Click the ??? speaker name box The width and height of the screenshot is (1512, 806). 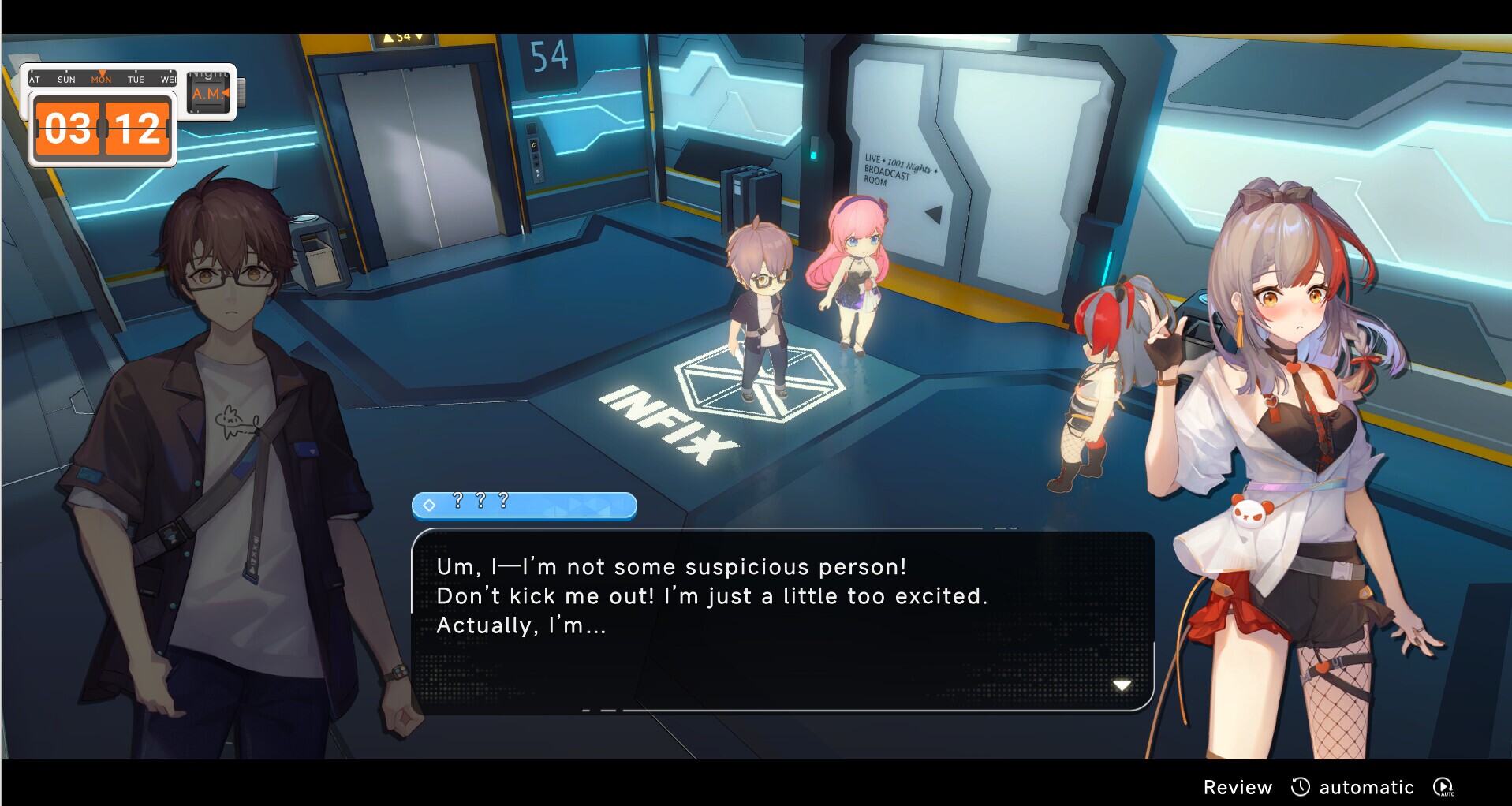(524, 506)
